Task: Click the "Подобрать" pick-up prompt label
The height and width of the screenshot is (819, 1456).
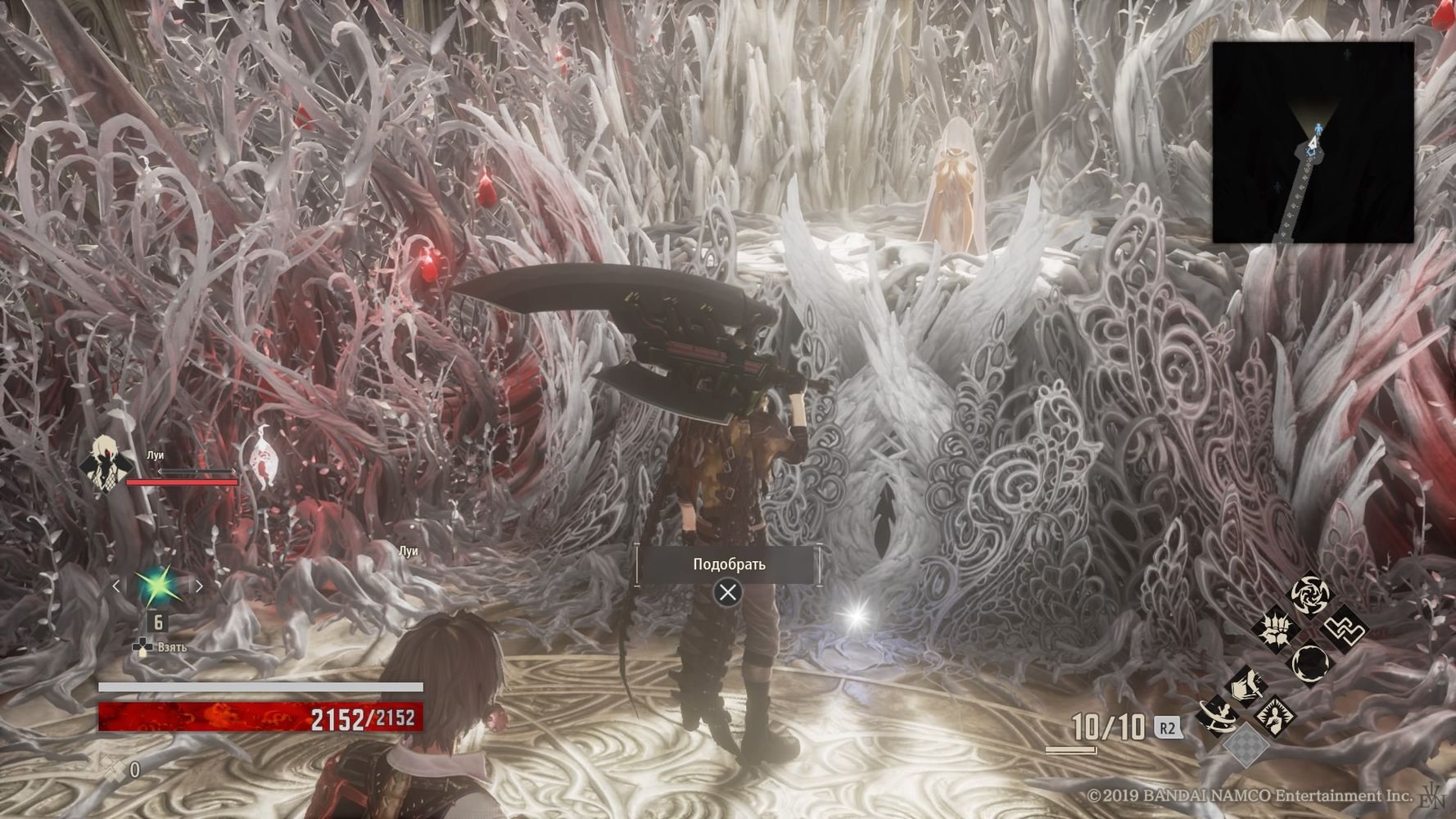Action: [x=728, y=564]
